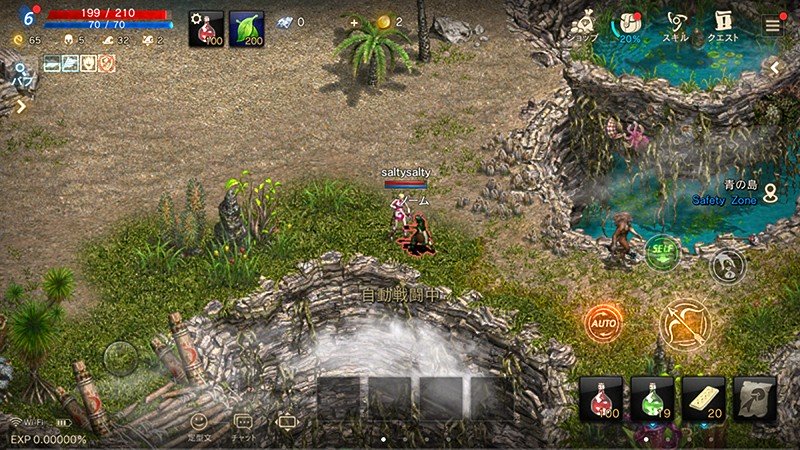
Task: Open the バフ (Buff) panel
Action: click(19, 73)
